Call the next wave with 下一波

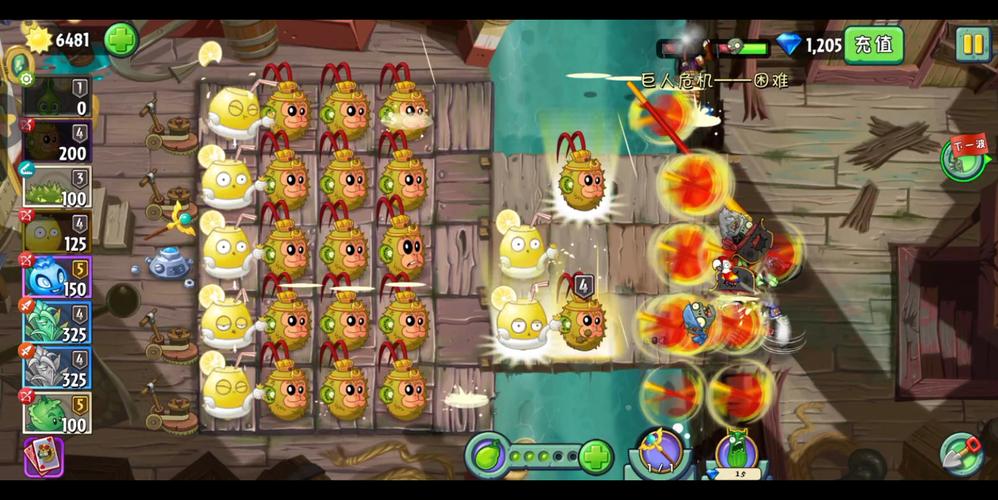[965, 158]
